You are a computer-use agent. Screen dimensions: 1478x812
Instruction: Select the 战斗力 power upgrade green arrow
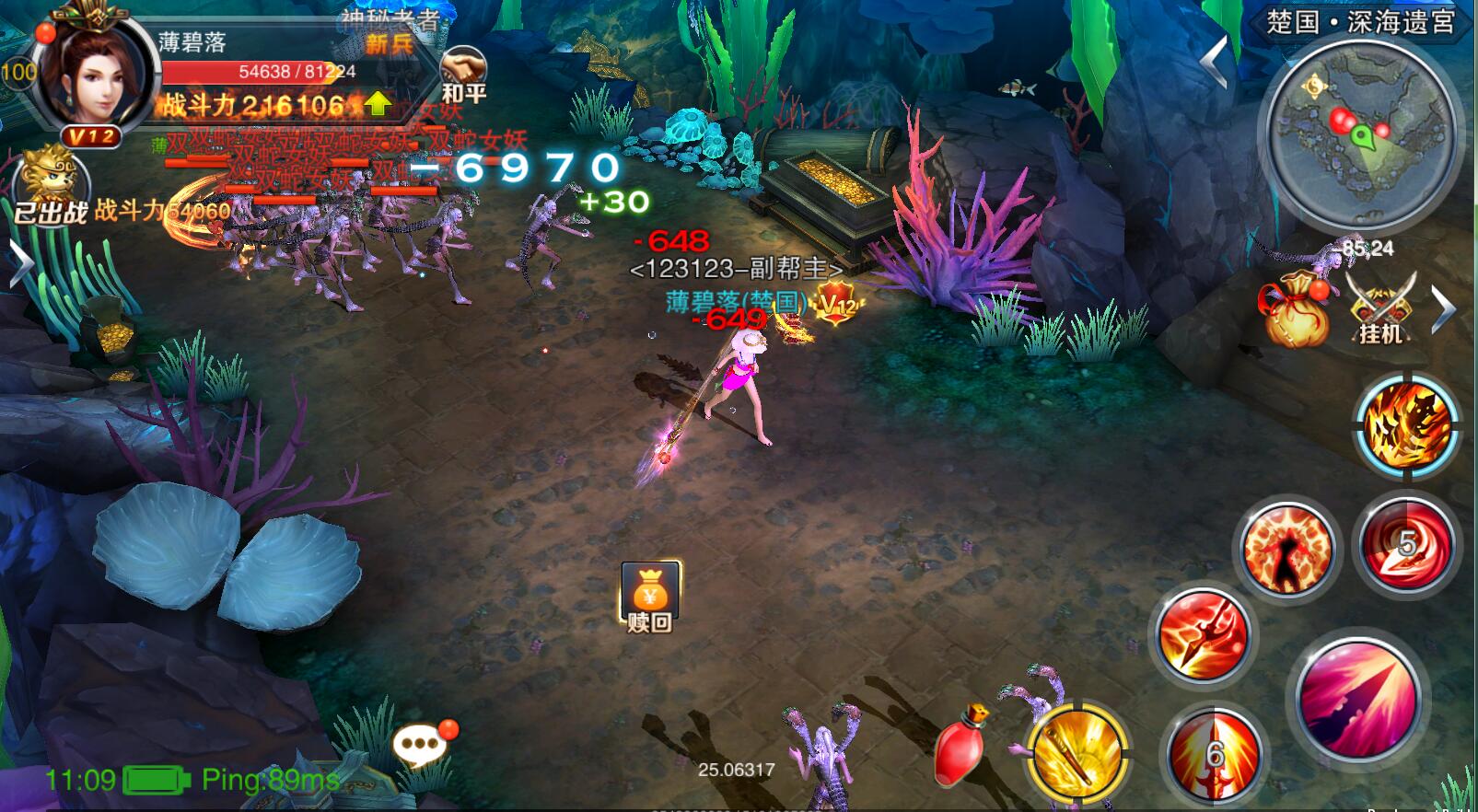[x=378, y=104]
